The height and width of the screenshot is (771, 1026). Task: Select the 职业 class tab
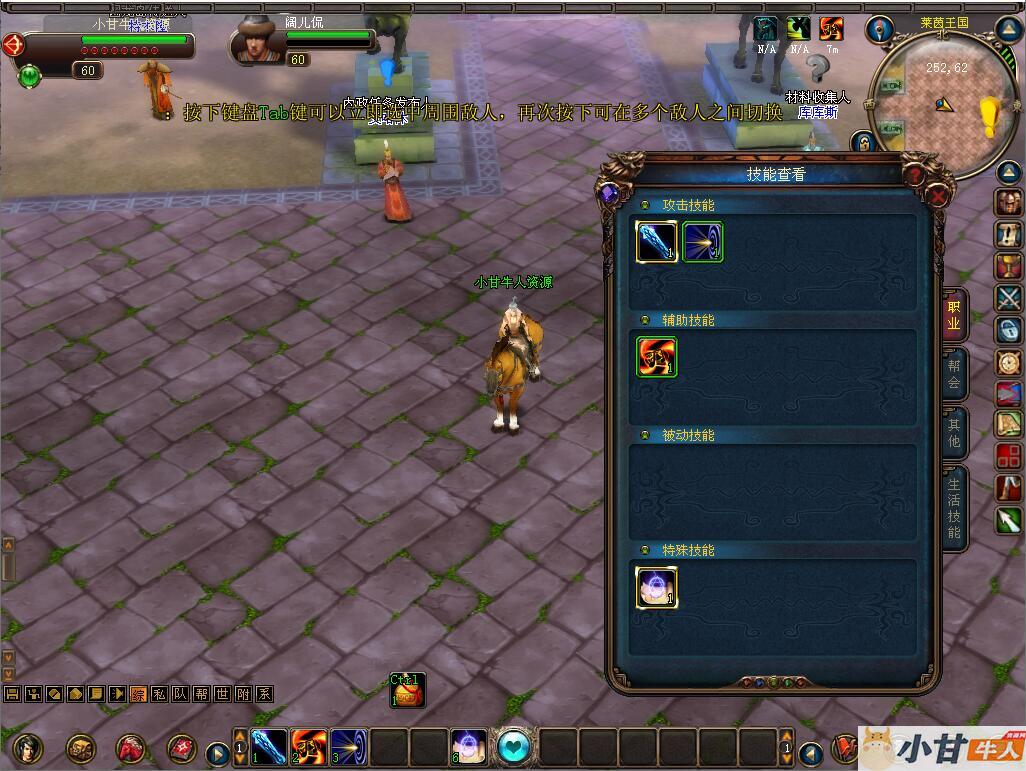[x=954, y=316]
